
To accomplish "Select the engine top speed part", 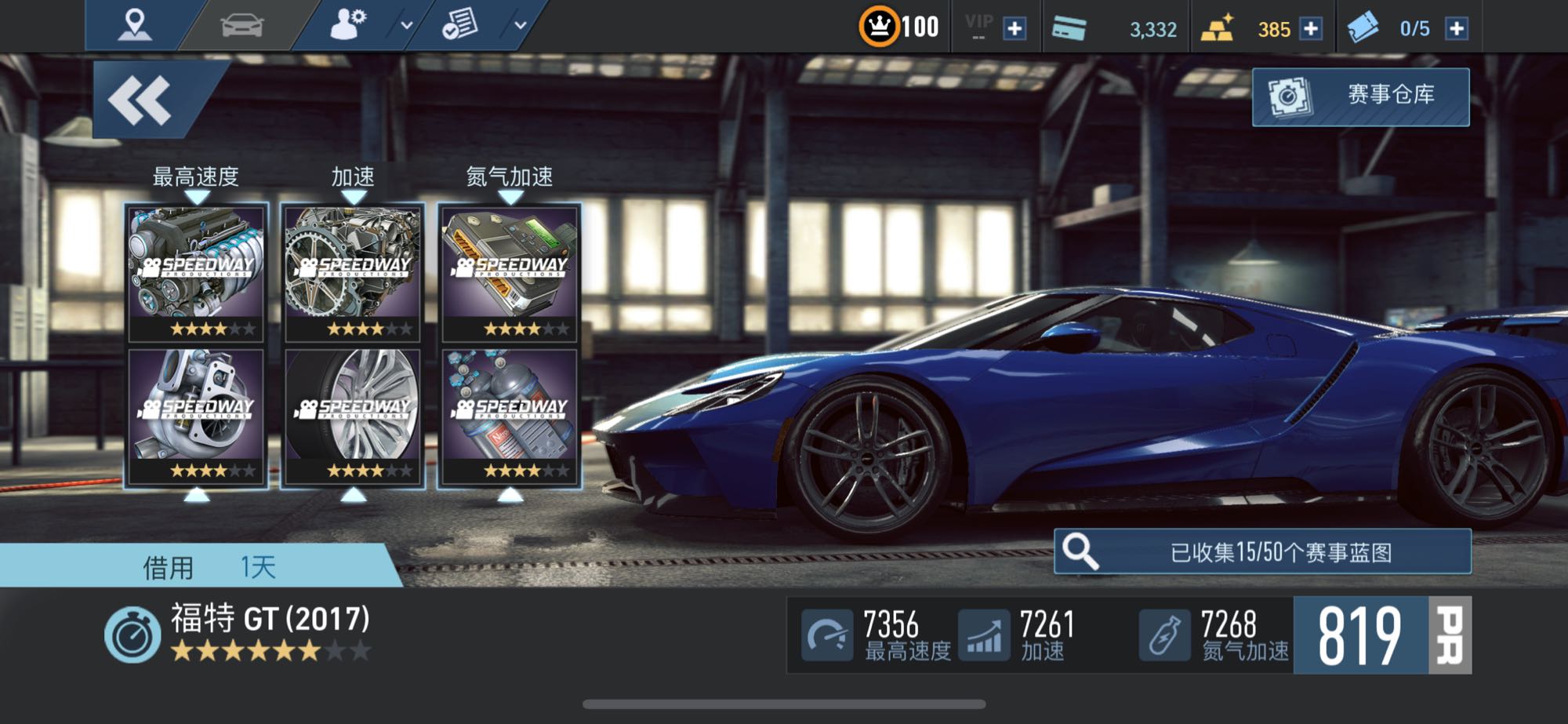I will (x=196, y=272).
